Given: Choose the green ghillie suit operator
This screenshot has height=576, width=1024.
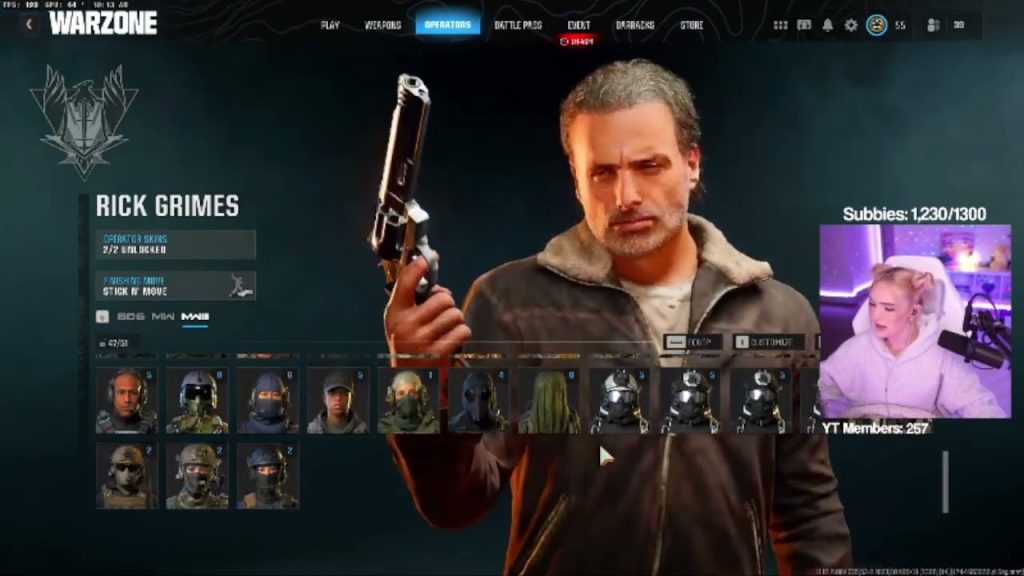Looking at the screenshot, I should (x=549, y=401).
